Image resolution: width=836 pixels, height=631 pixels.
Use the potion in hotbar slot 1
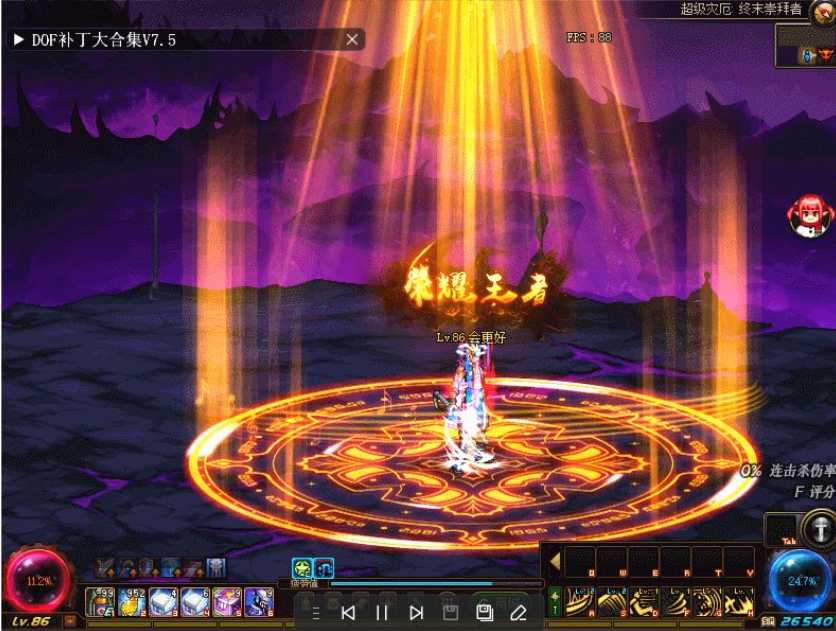[x=100, y=600]
